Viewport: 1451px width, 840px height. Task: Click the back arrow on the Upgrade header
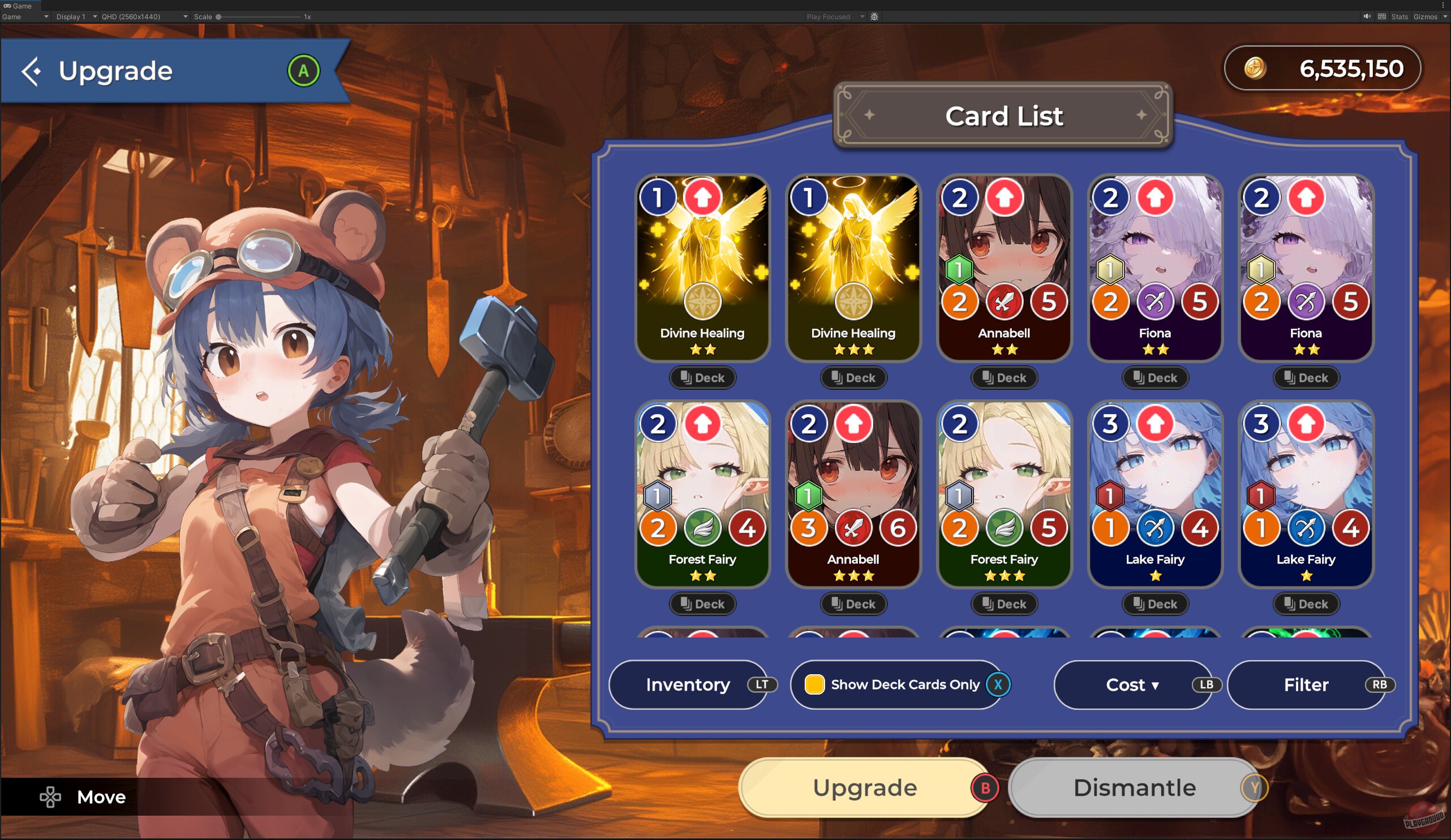pos(31,70)
